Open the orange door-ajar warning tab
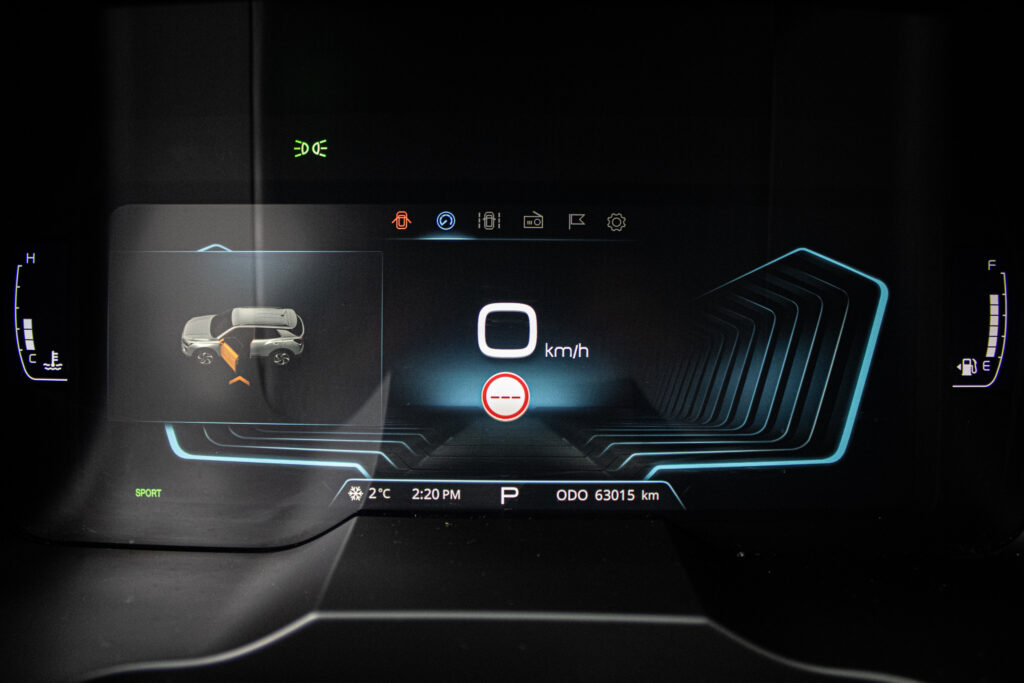 pyautogui.click(x=401, y=221)
